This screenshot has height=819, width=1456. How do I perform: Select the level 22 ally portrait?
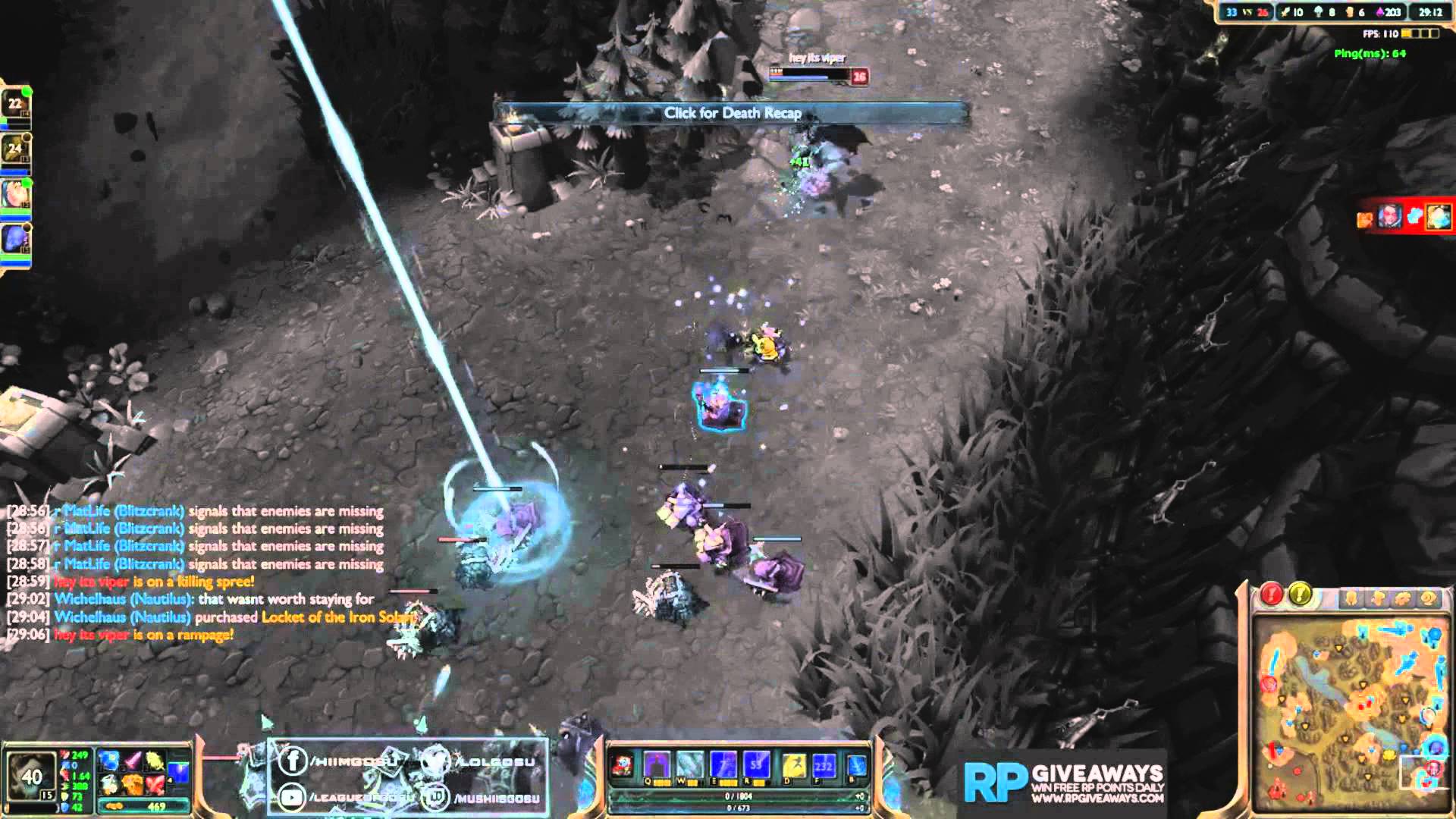click(15, 104)
